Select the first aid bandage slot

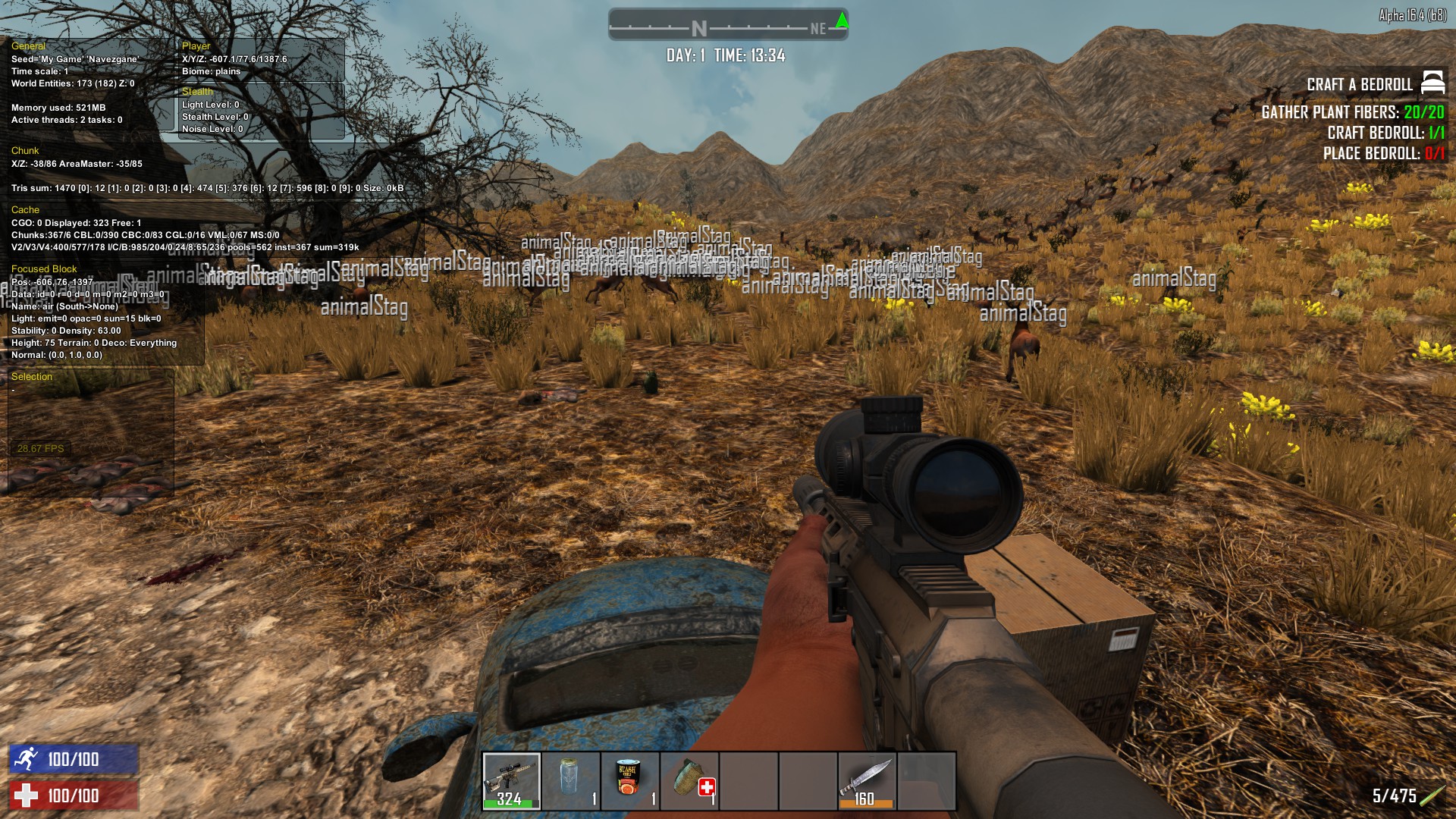coord(689,781)
